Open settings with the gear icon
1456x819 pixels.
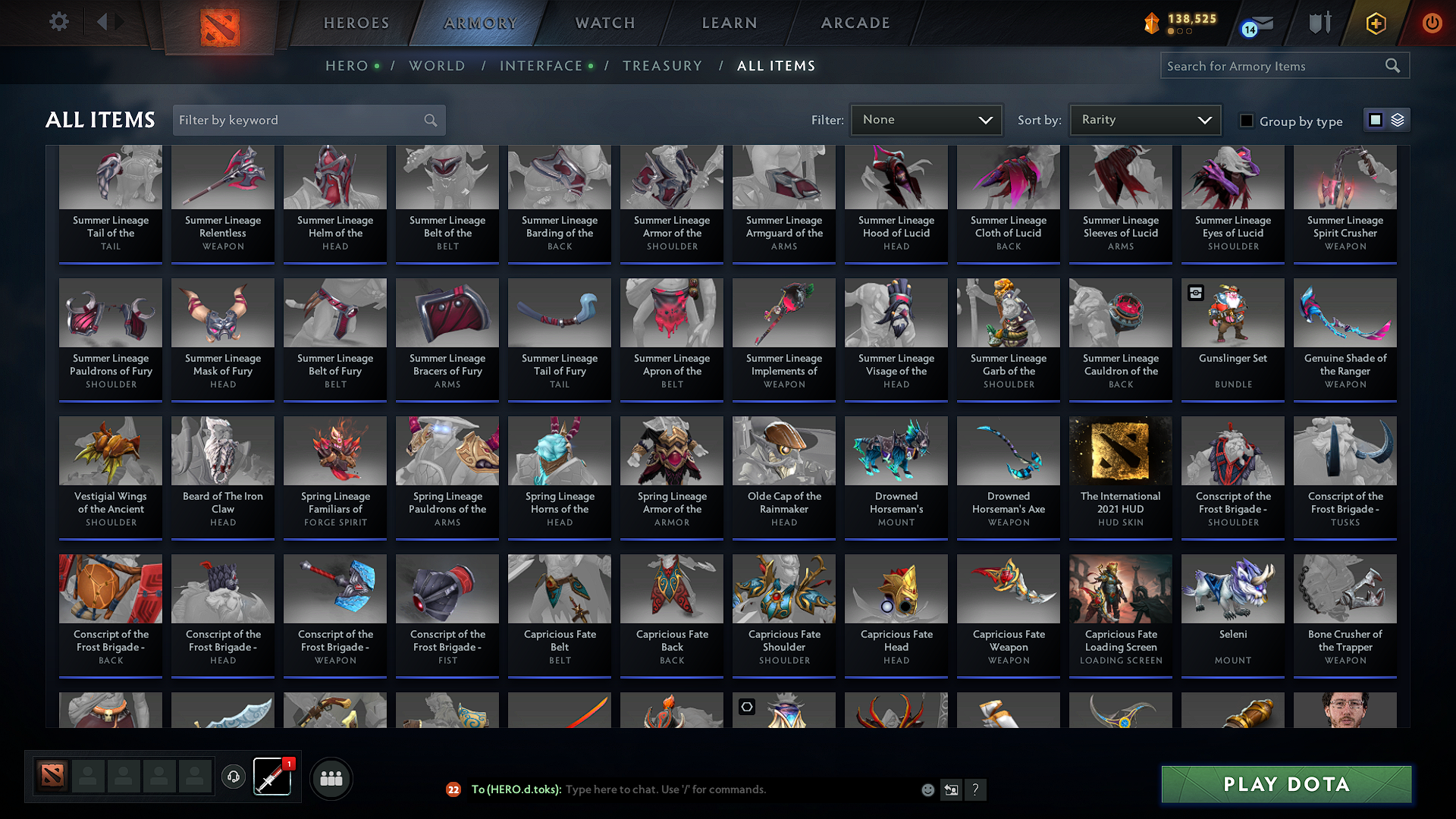58,22
